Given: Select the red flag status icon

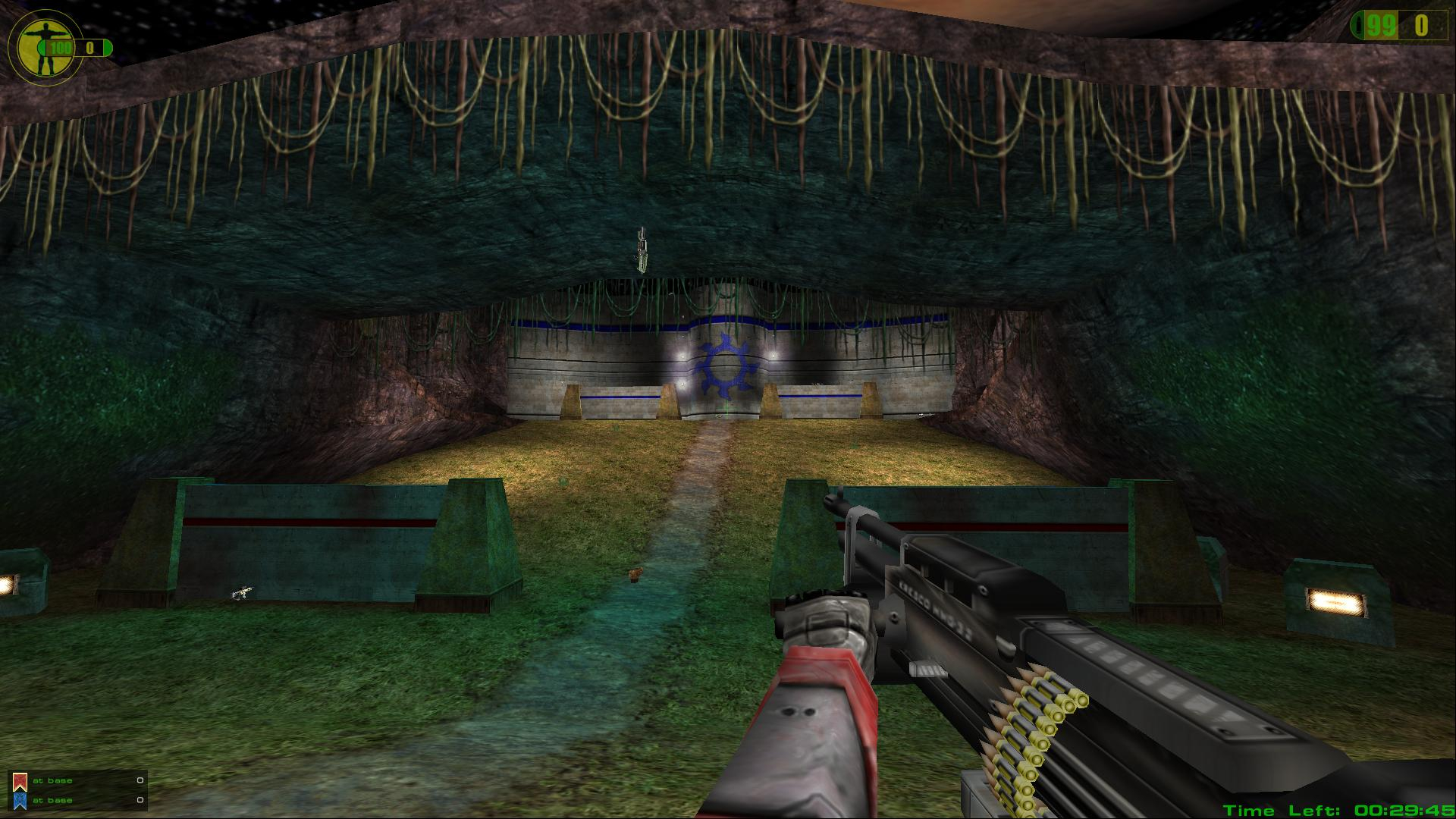Looking at the screenshot, I should pyautogui.click(x=20, y=781).
